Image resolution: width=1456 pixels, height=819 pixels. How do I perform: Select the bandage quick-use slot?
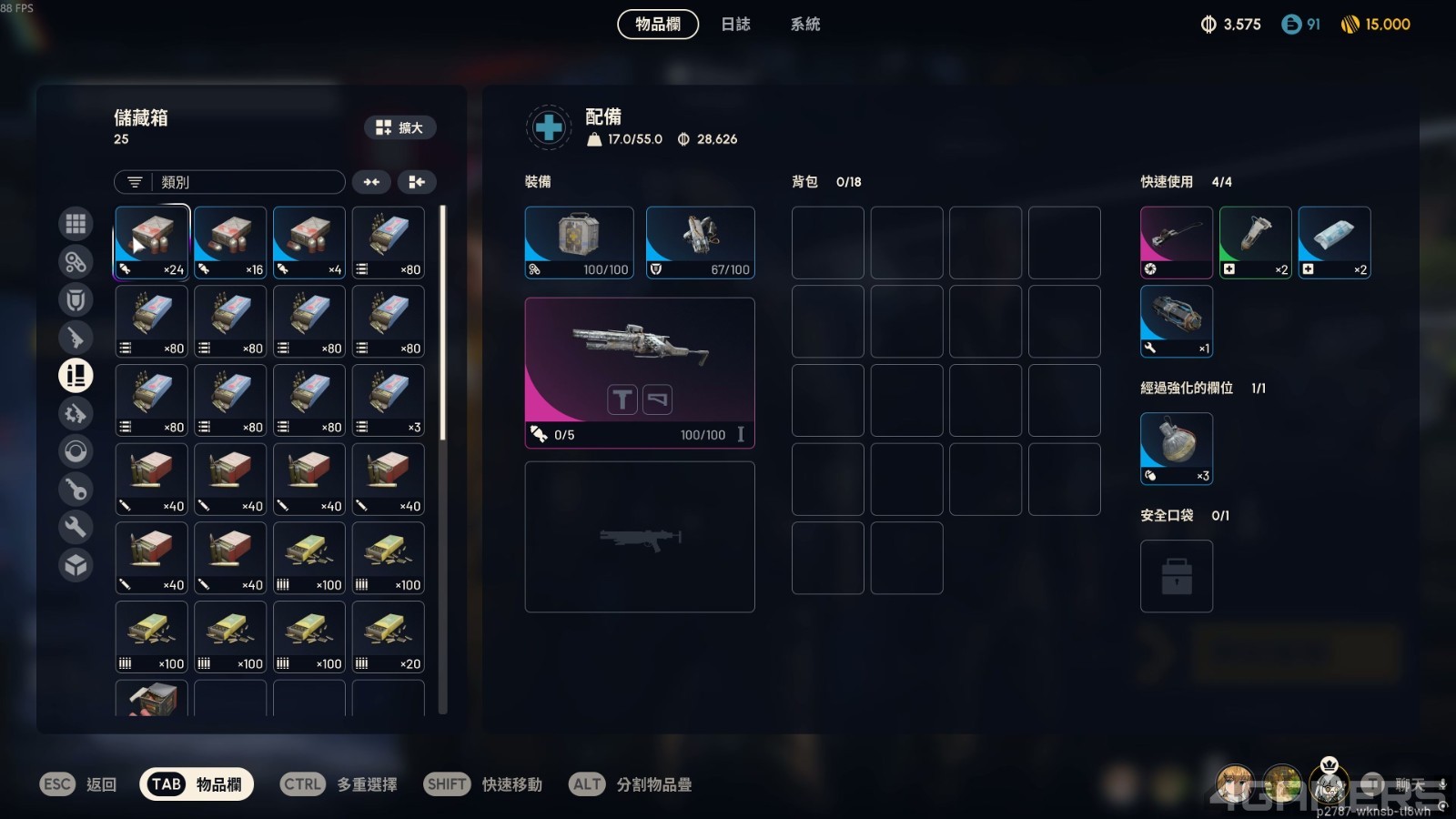[1334, 242]
